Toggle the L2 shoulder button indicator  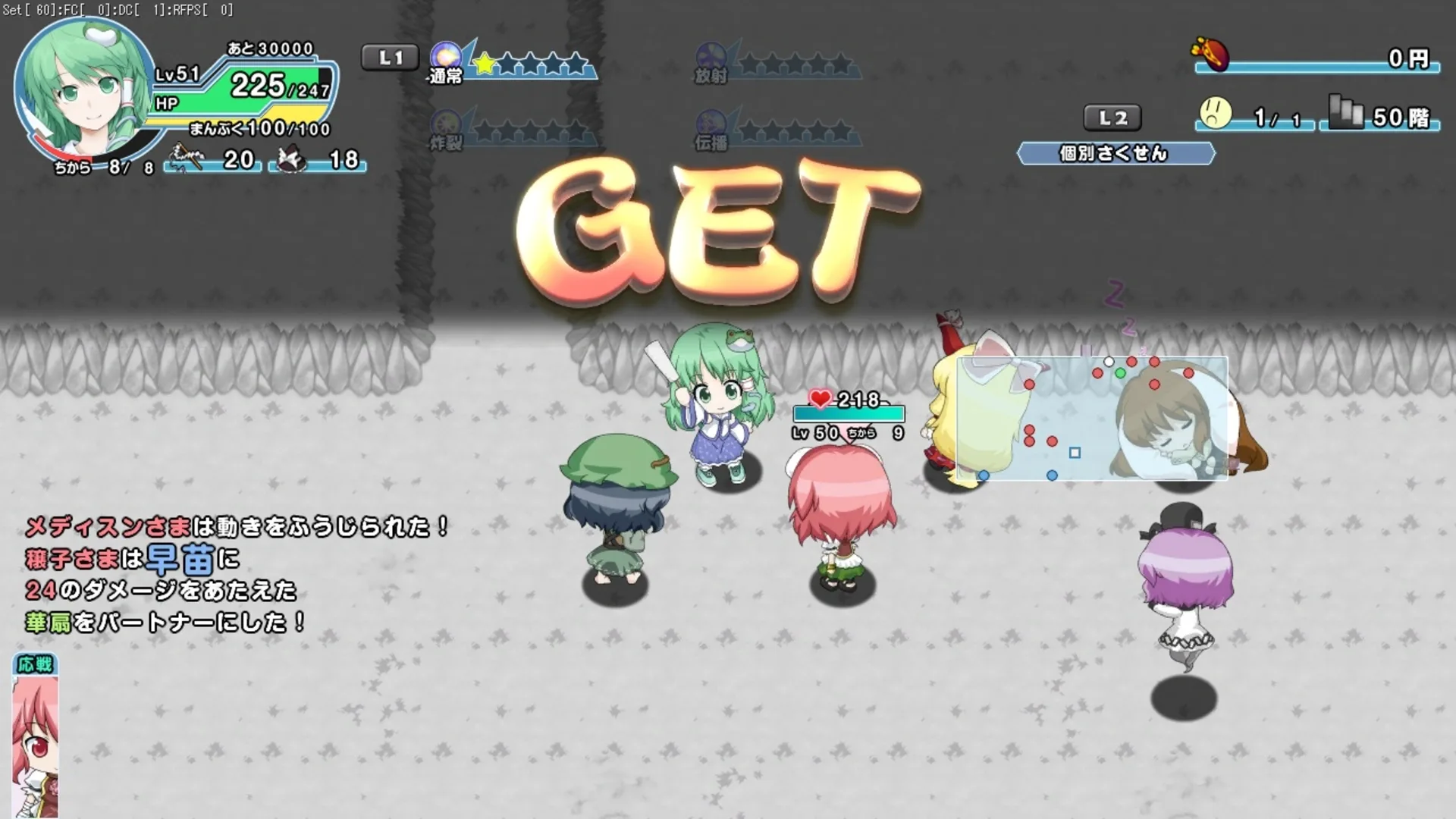(x=1113, y=118)
